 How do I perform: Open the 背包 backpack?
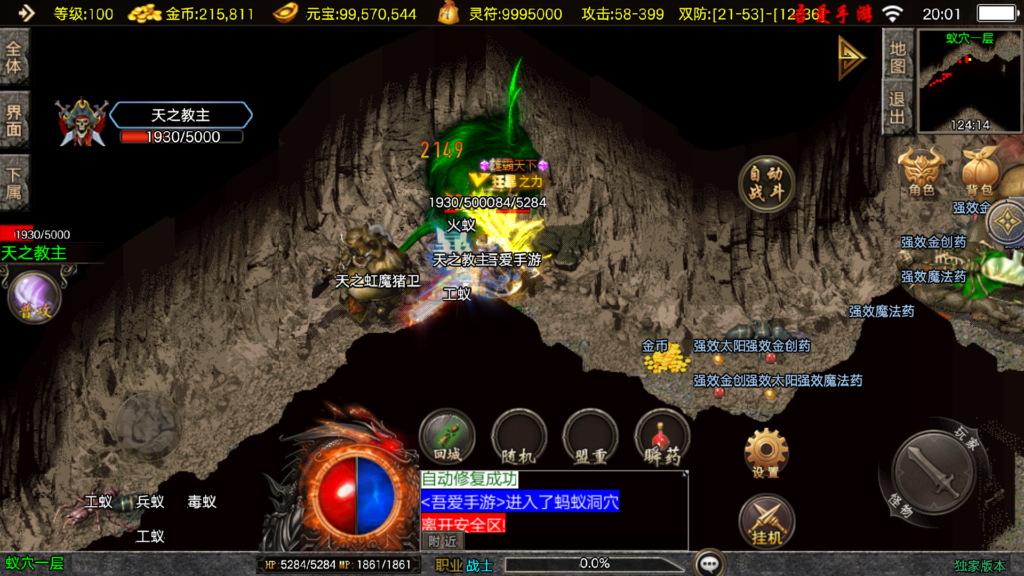coord(978,171)
